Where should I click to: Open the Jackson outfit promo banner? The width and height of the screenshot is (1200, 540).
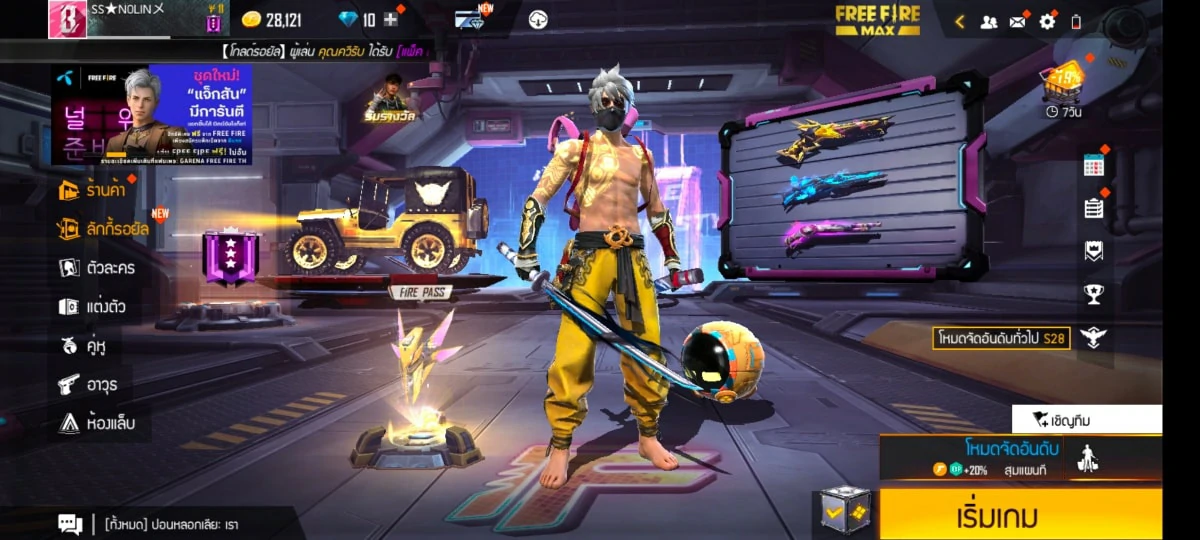tap(152, 115)
